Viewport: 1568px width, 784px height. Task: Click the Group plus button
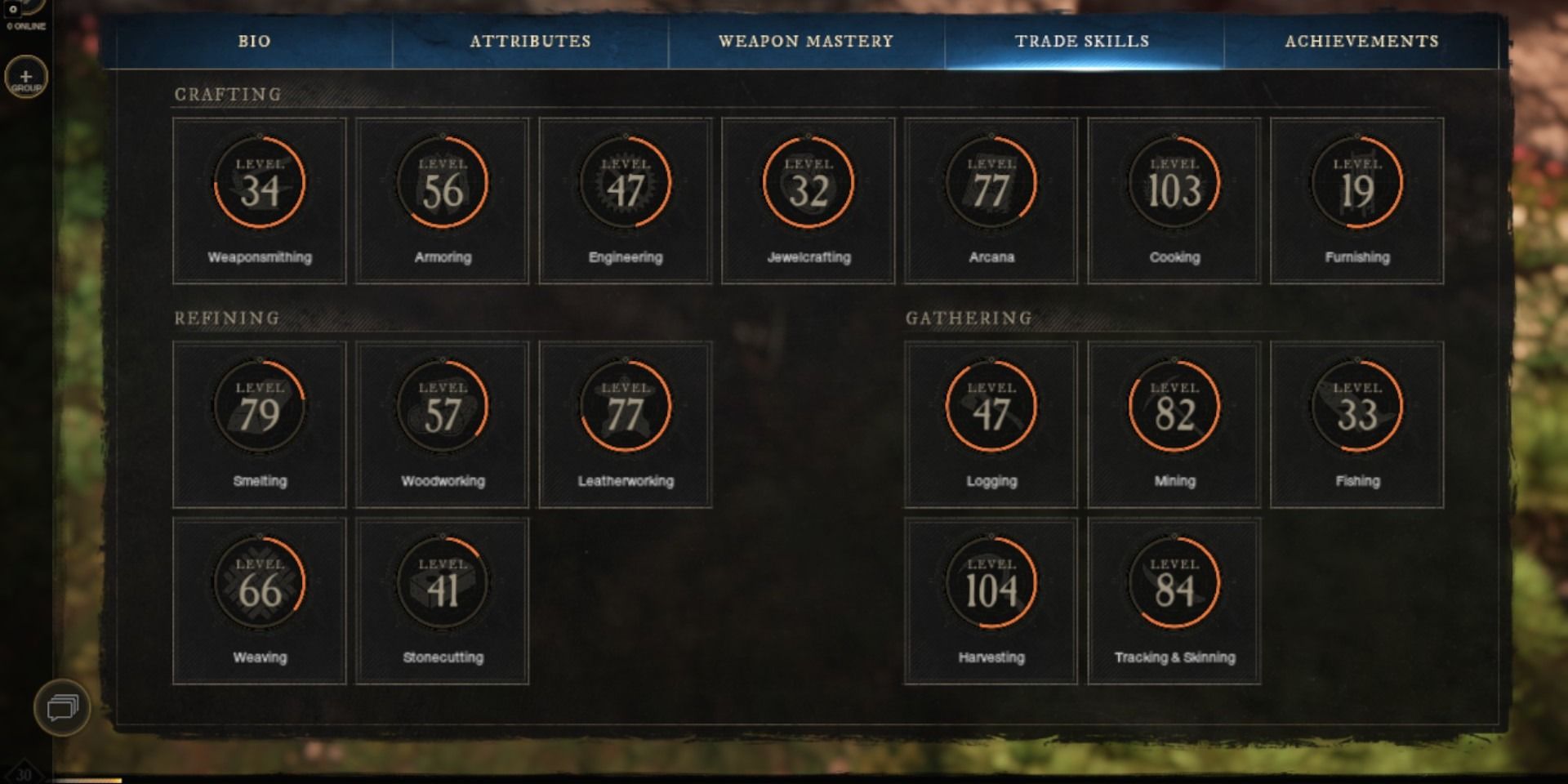25,78
